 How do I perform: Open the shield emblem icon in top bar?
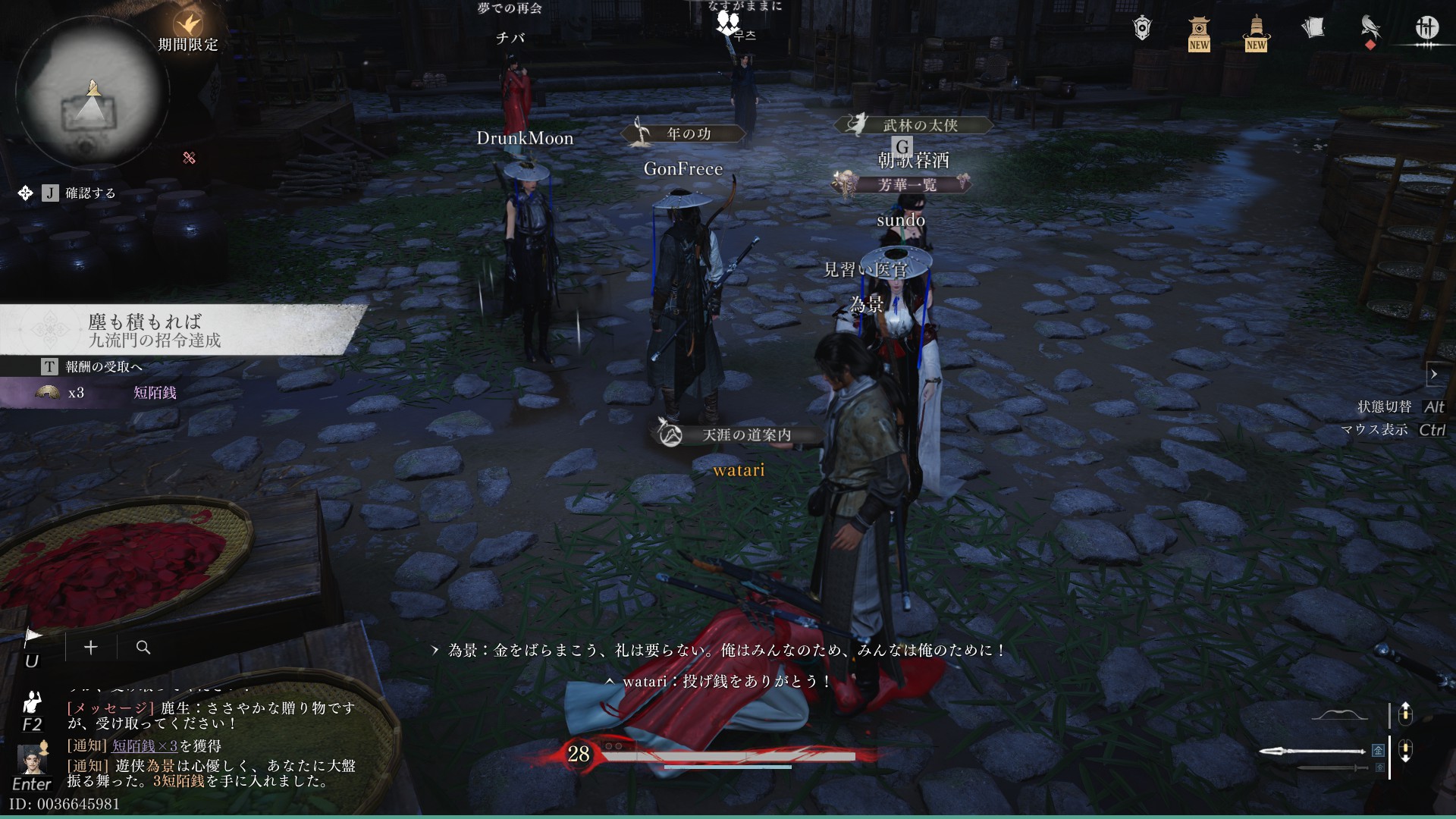click(x=1142, y=29)
